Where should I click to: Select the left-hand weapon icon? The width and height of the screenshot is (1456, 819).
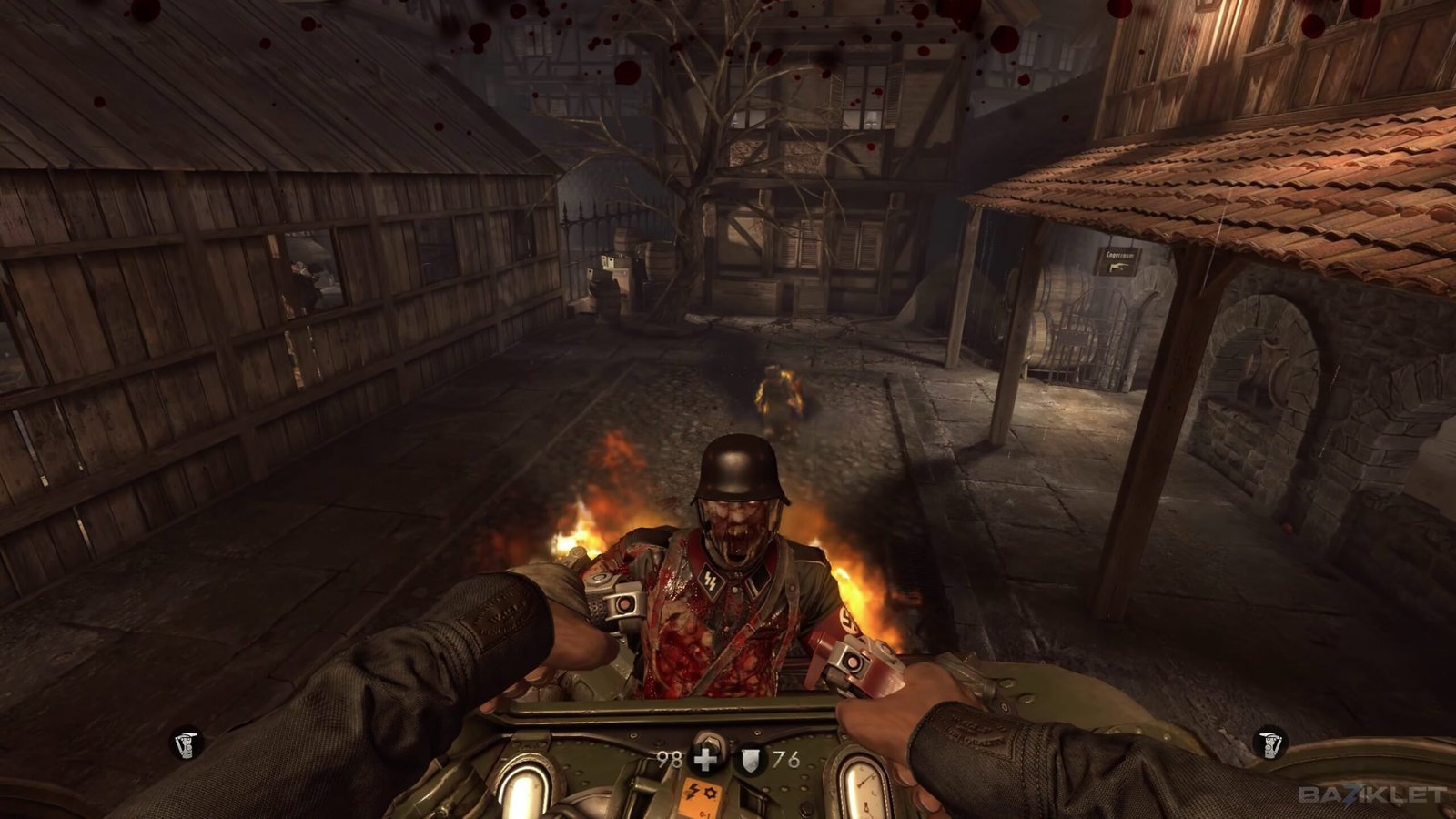click(188, 743)
